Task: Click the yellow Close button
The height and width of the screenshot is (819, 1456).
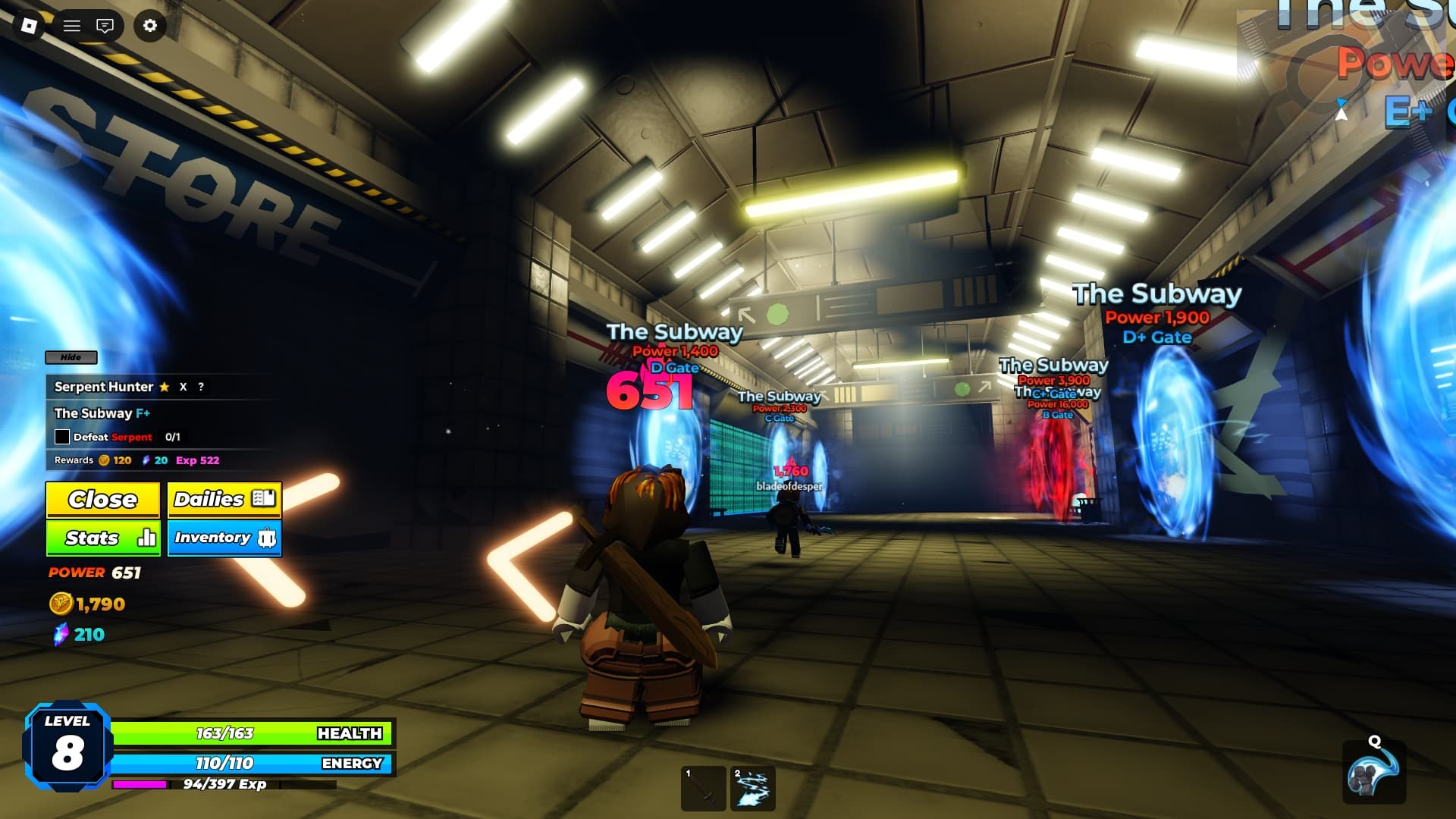Action: pos(103,499)
